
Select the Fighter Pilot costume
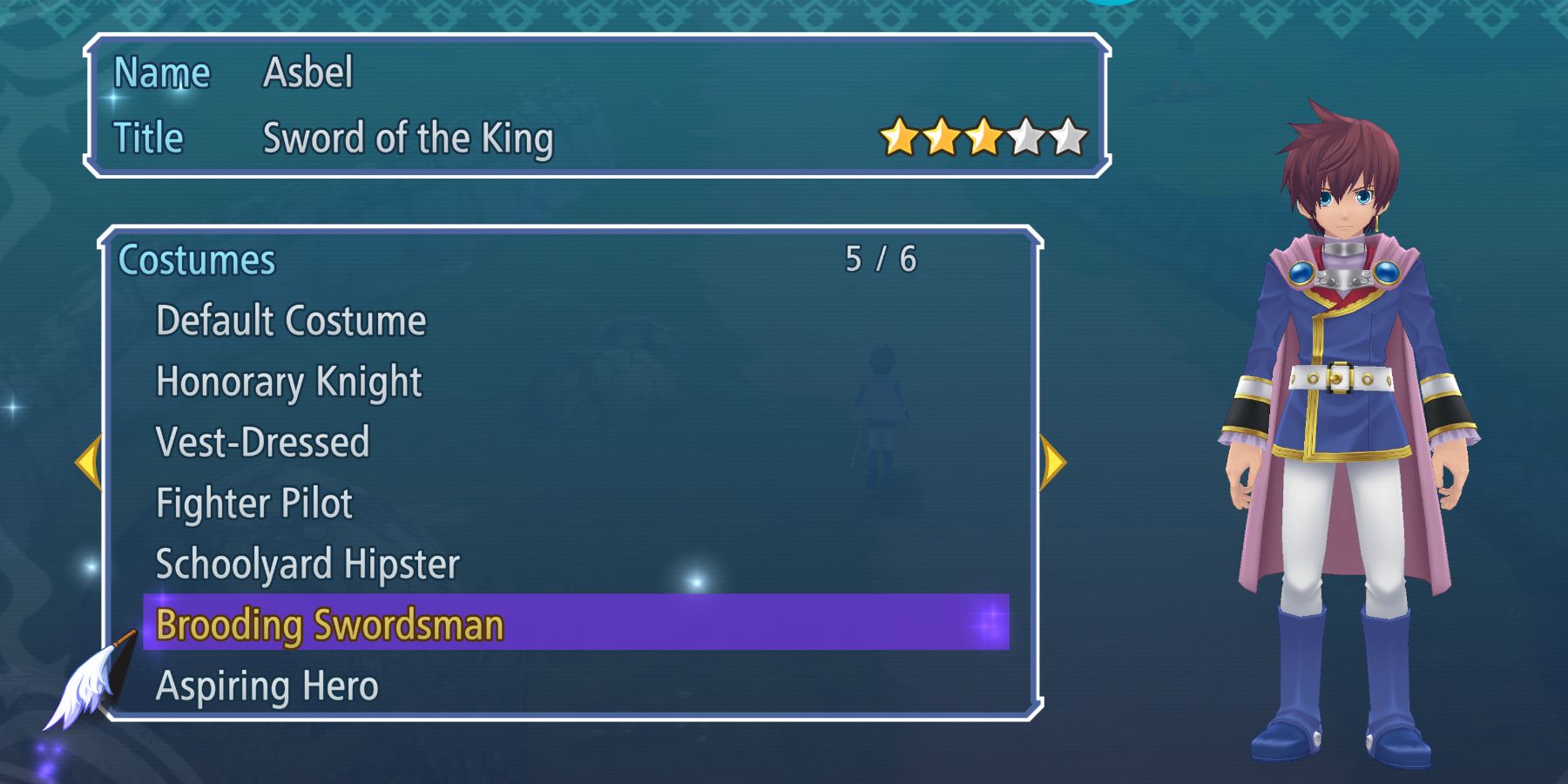point(253,504)
